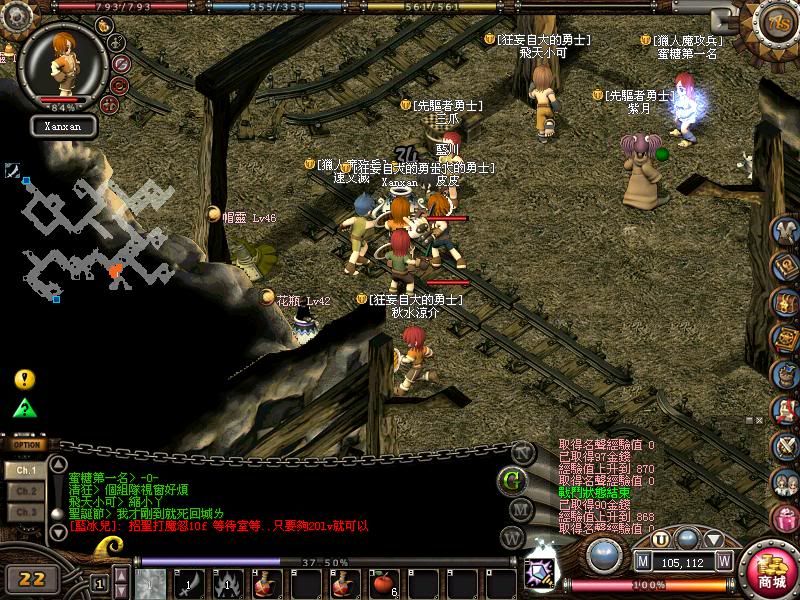Open the yellow exclamation notification
This screenshot has width=800, height=600.
pos(25,380)
